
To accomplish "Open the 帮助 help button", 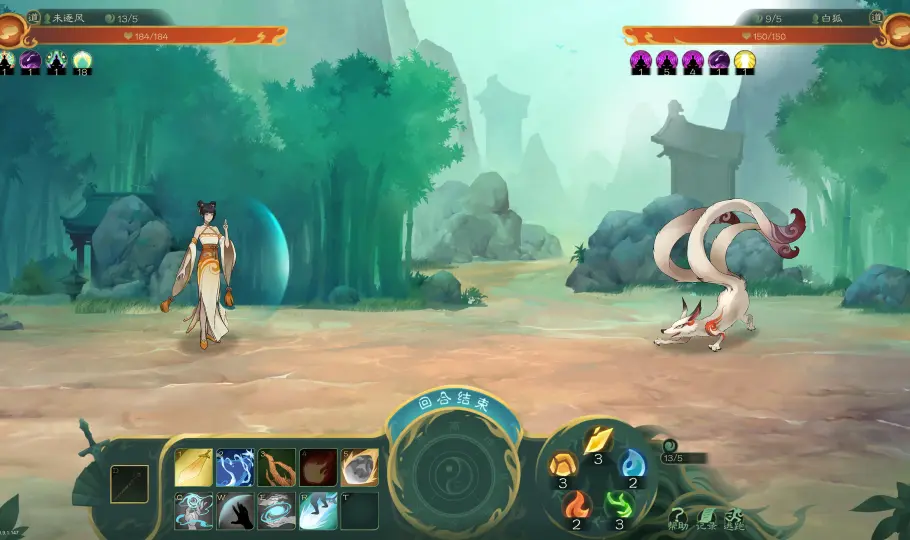I will click(x=678, y=514).
